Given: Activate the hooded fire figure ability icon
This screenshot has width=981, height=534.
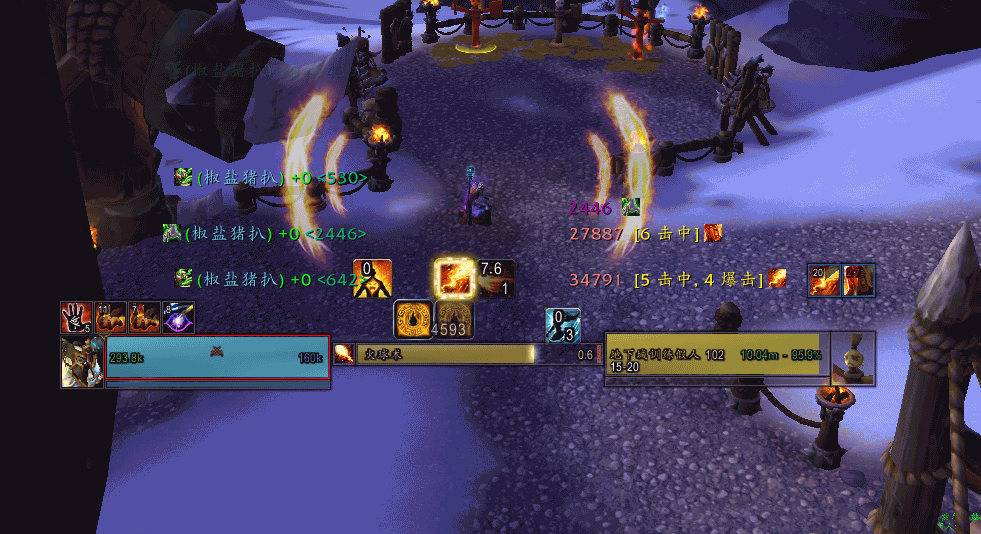Looking at the screenshot, I should [372, 279].
